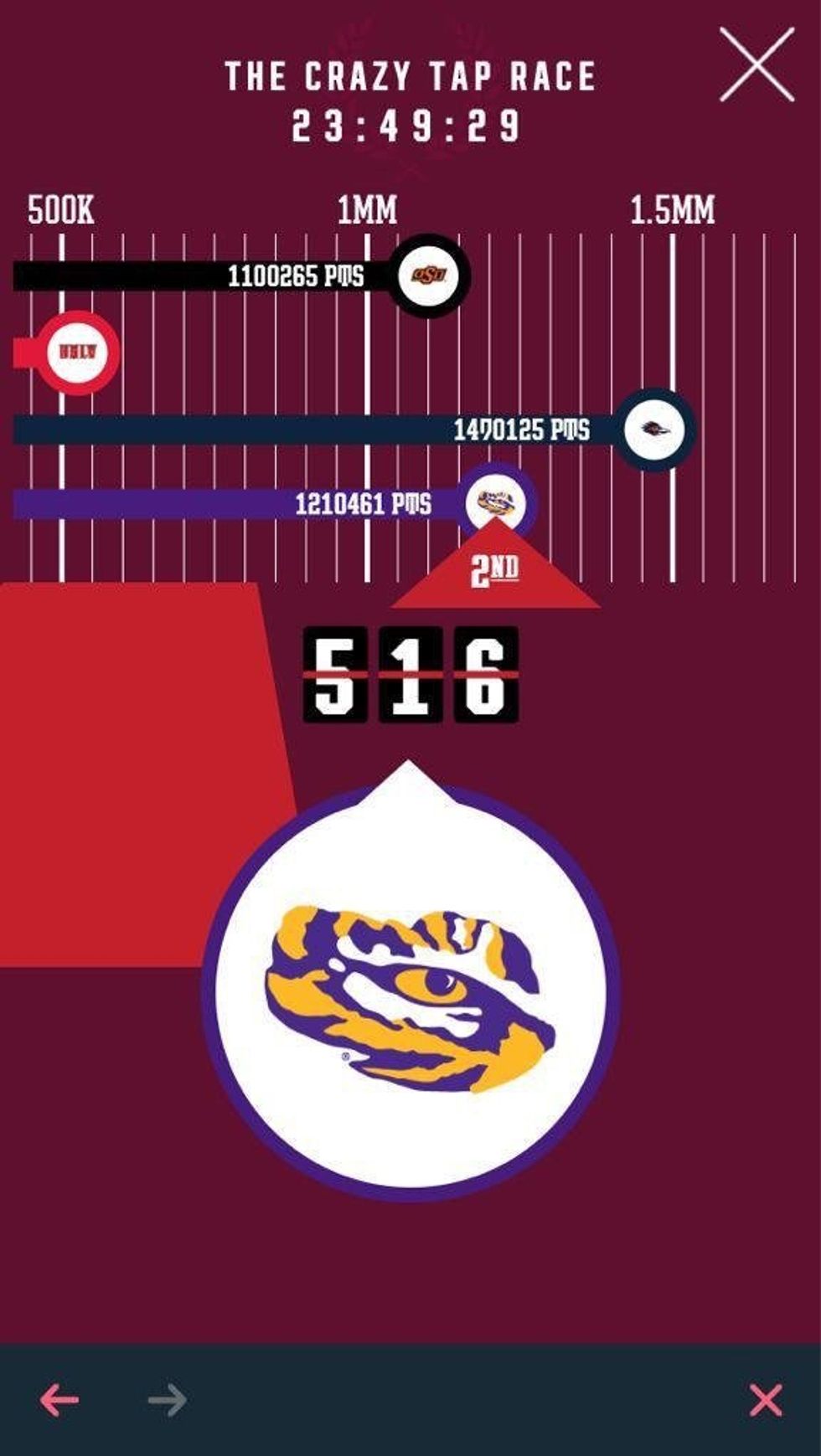The width and height of the screenshot is (821, 1456).
Task: Select the UNLV team marker
Action: [77, 352]
